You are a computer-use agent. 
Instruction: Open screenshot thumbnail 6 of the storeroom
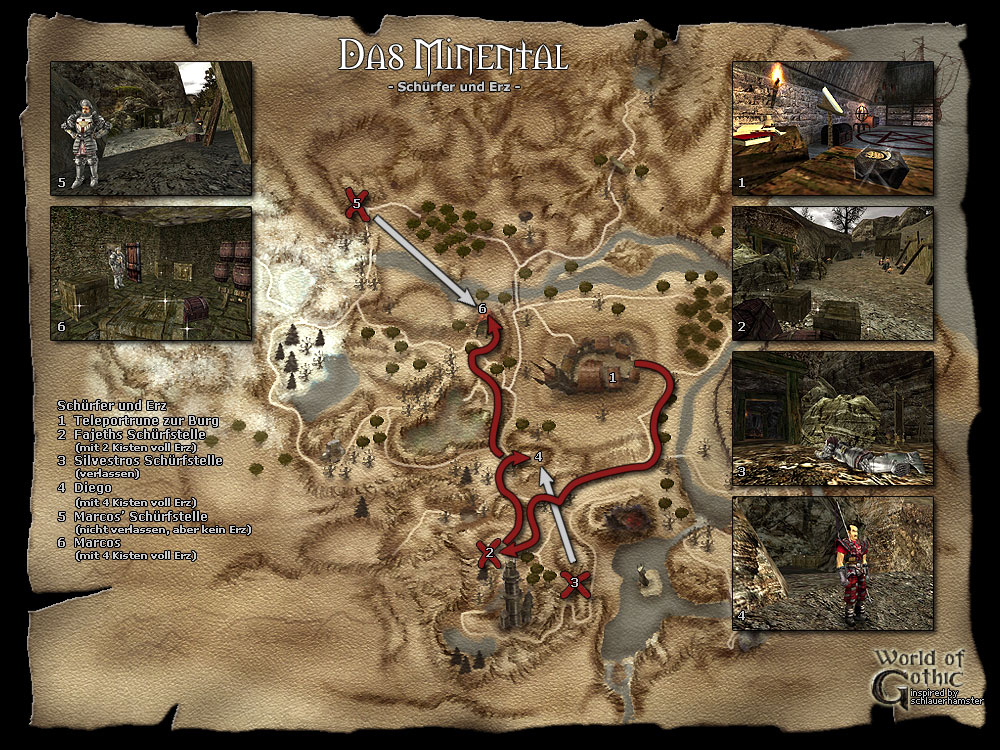(151, 273)
